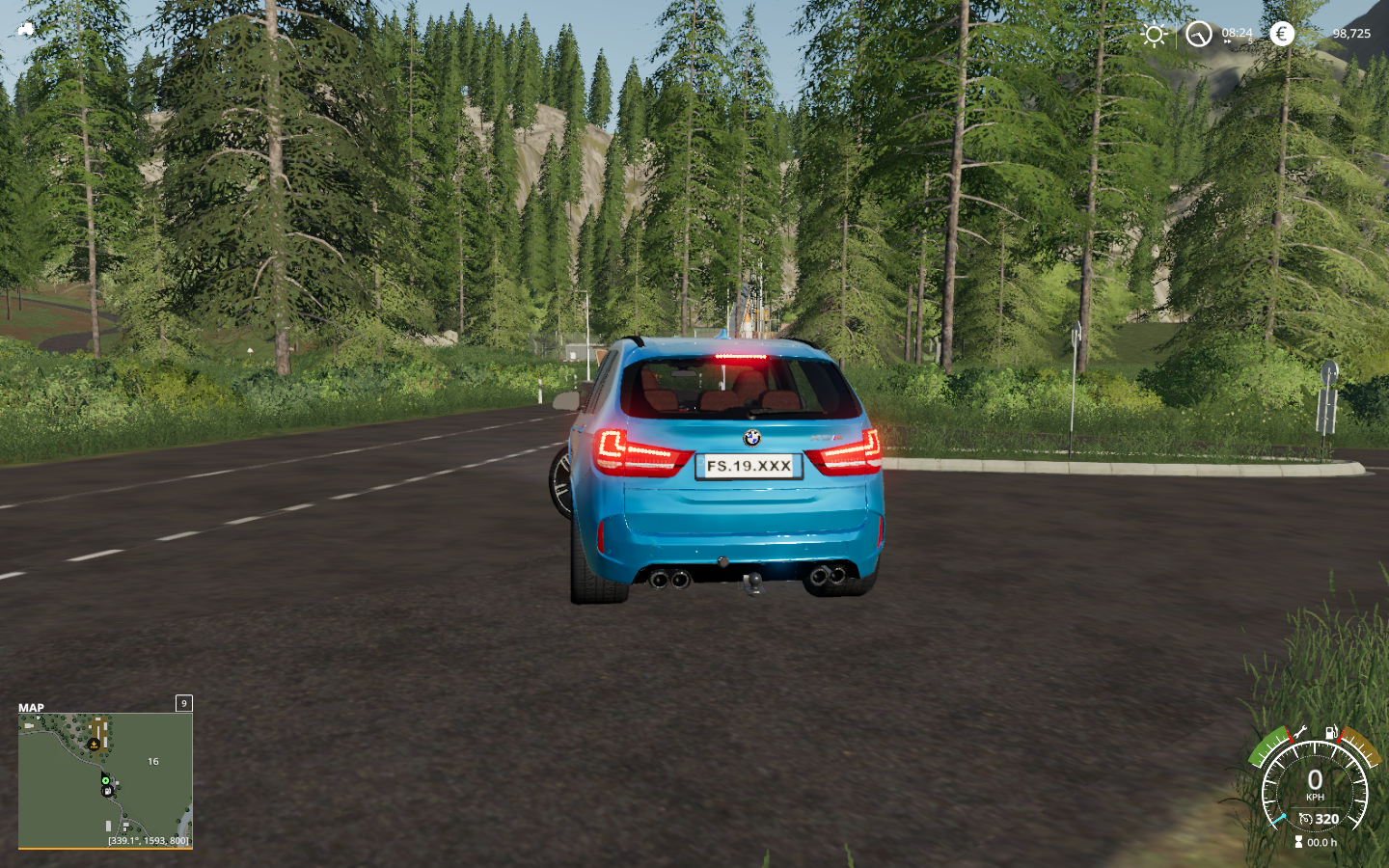Select the fuel pump icon
The width and height of the screenshot is (1389, 868).
click(x=1331, y=732)
